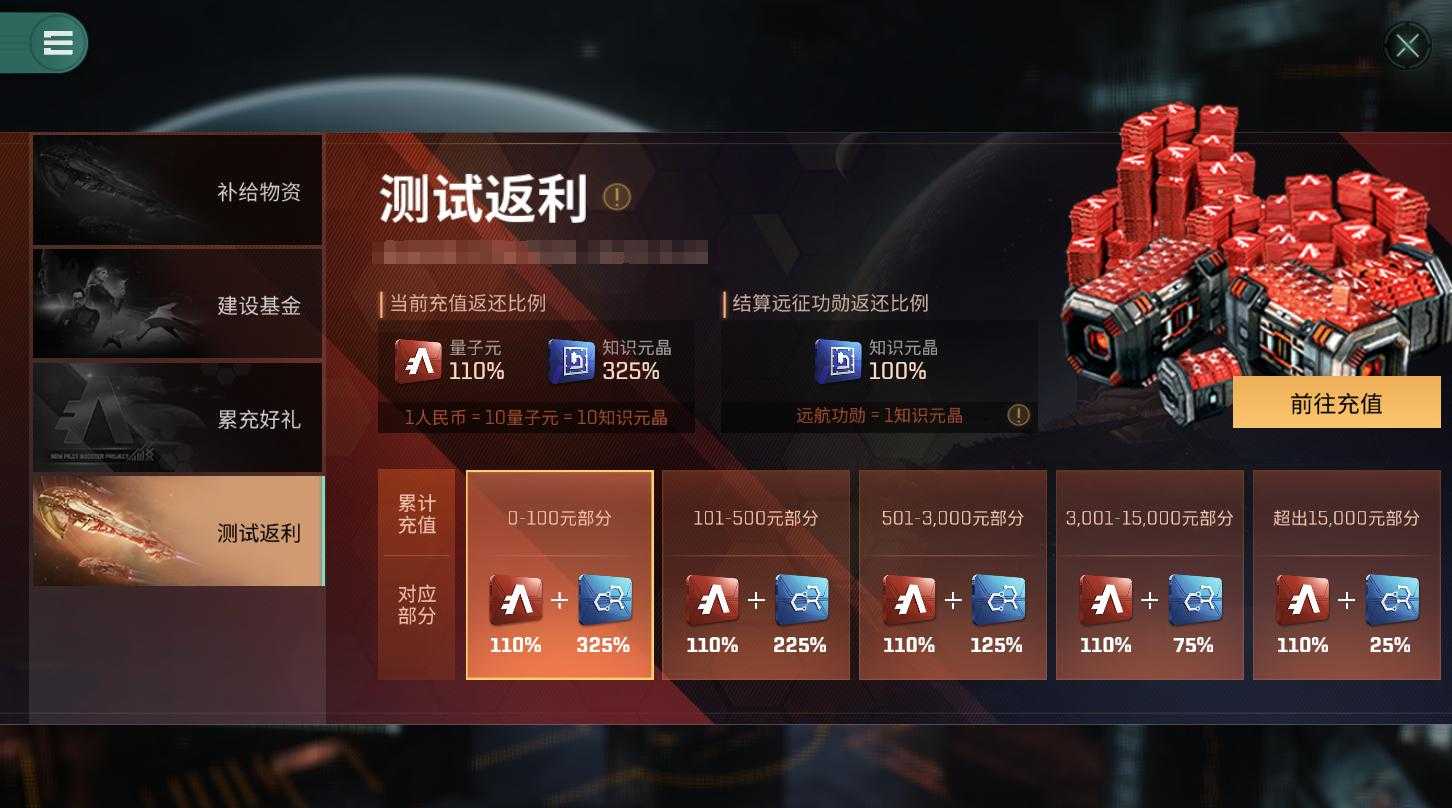Click the 前往充值 recharge button
Image resolution: width=1452 pixels, height=808 pixels.
click(1336, 403)
